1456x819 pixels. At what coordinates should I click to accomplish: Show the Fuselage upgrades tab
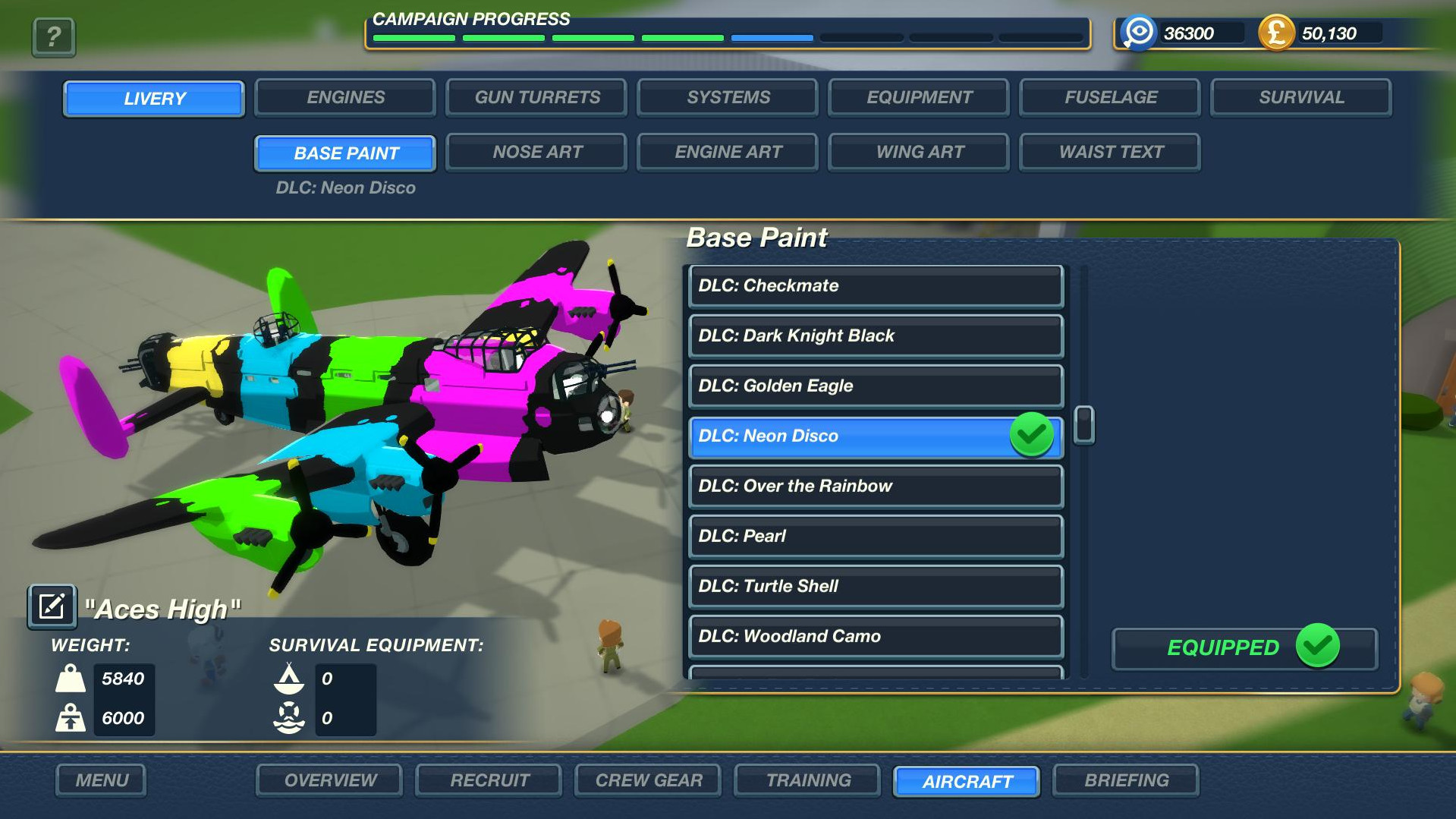[x=1111, y=98]
